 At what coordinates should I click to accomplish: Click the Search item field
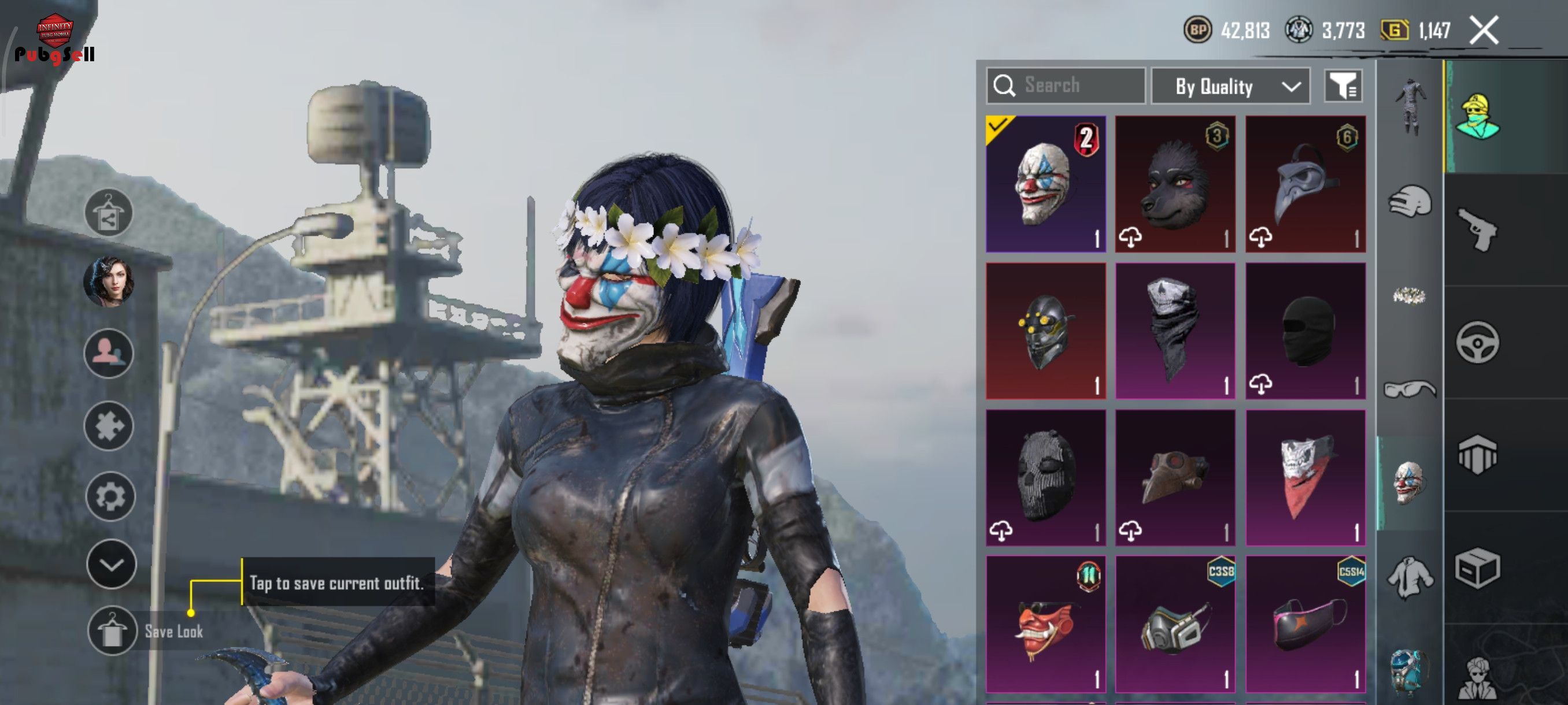1066,86
